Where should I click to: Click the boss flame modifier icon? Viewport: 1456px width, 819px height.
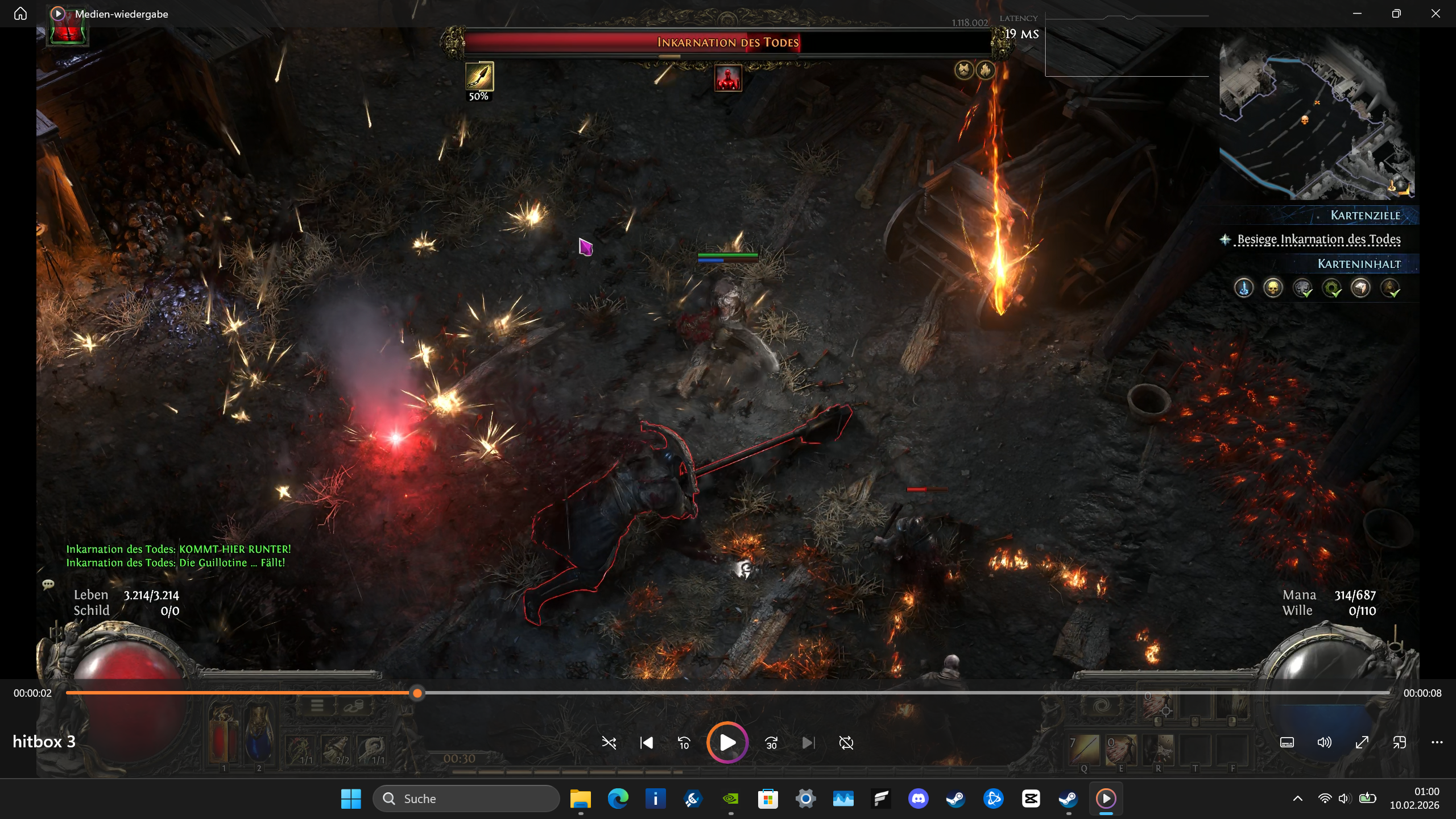[x=986, y=70]
